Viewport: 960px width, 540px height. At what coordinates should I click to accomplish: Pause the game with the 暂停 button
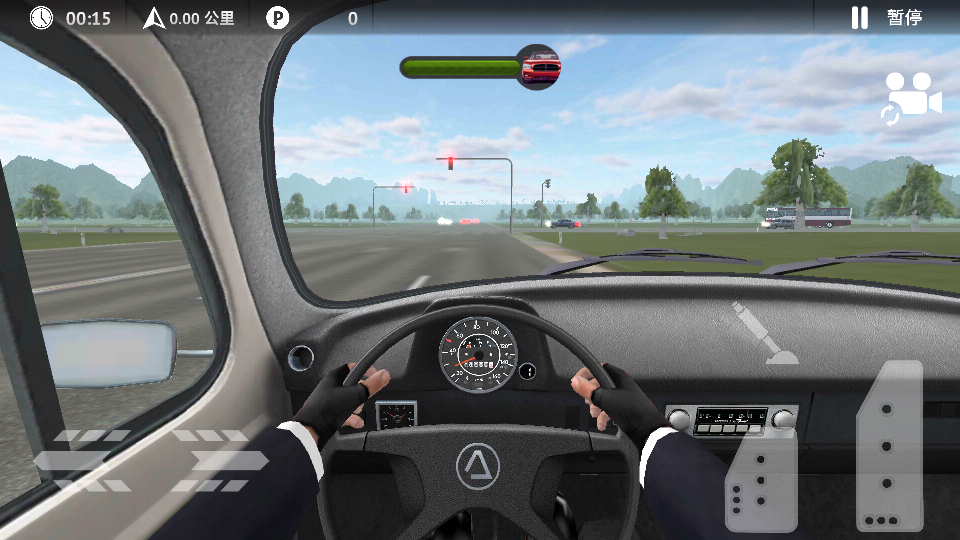(x=886, y=17)
